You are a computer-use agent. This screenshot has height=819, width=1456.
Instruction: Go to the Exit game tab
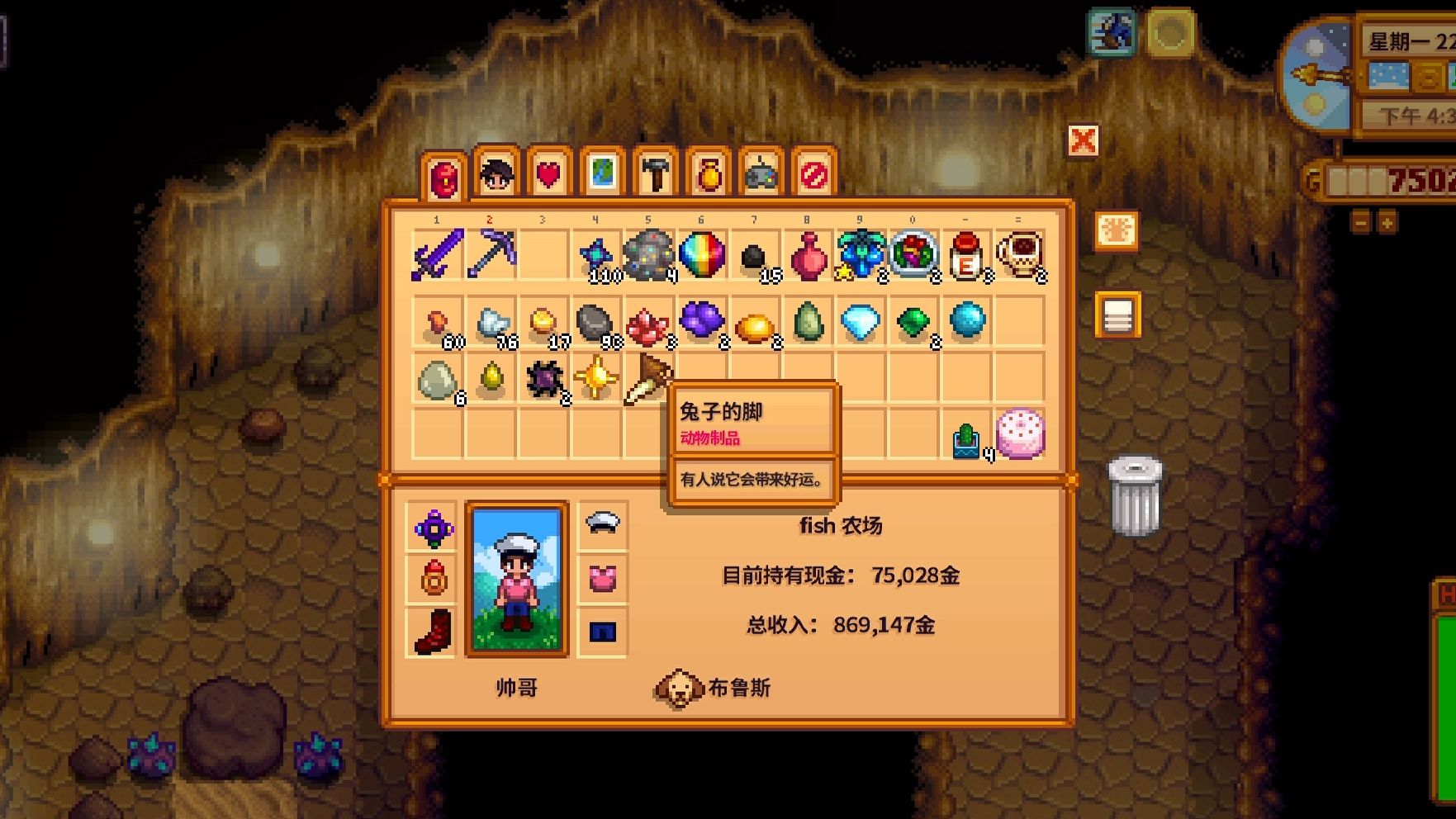click(x=814, y=174)
